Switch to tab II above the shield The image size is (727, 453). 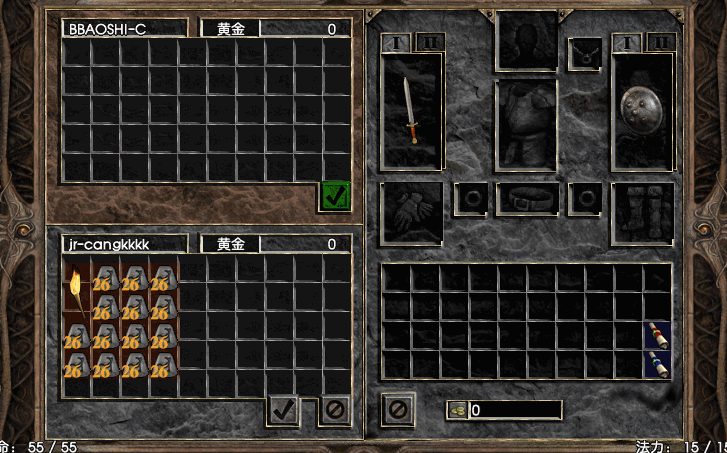coord(661,43)
